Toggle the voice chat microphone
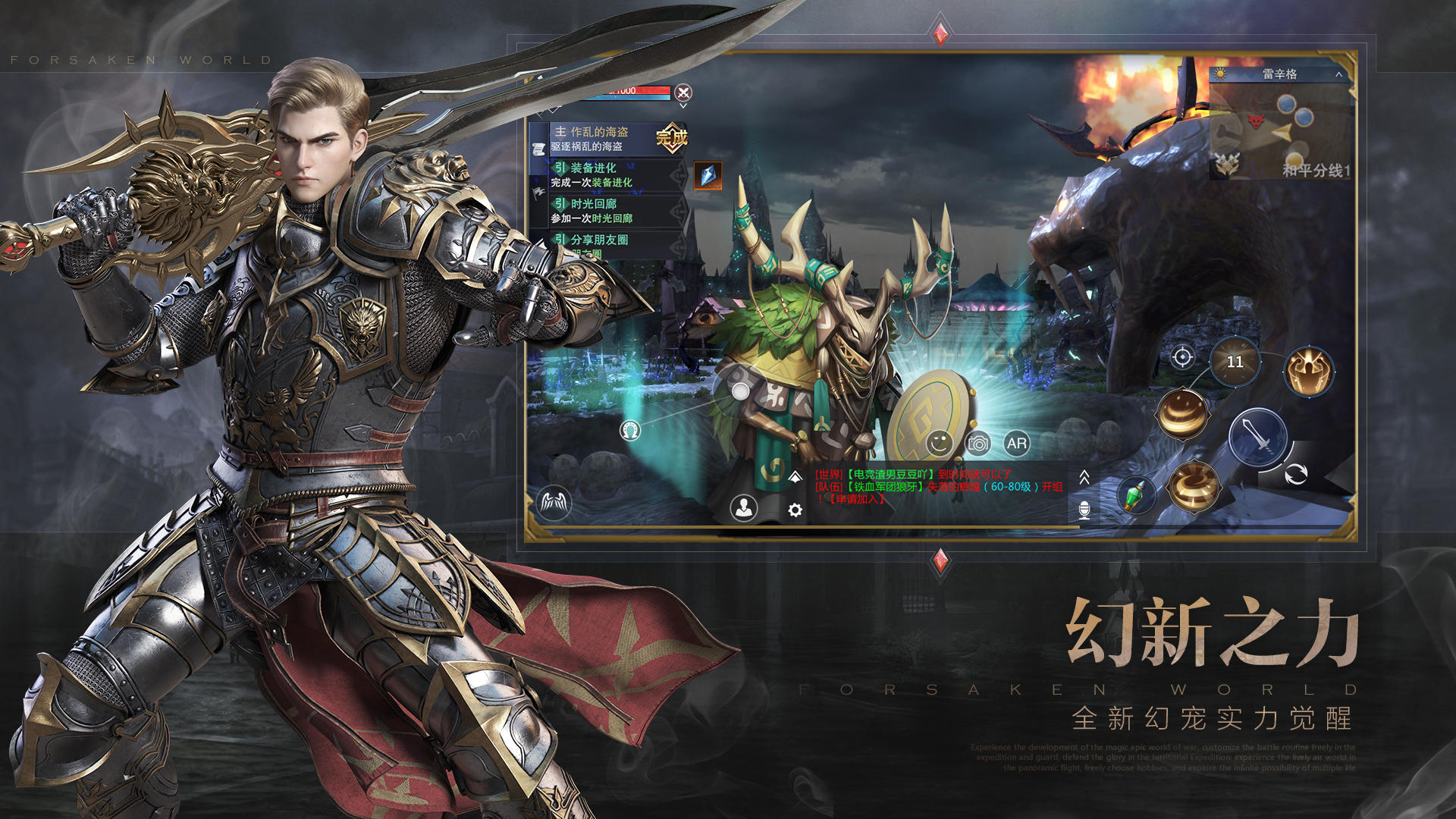The height and width of the screenshot is (819, 1456). point(1083,510)
